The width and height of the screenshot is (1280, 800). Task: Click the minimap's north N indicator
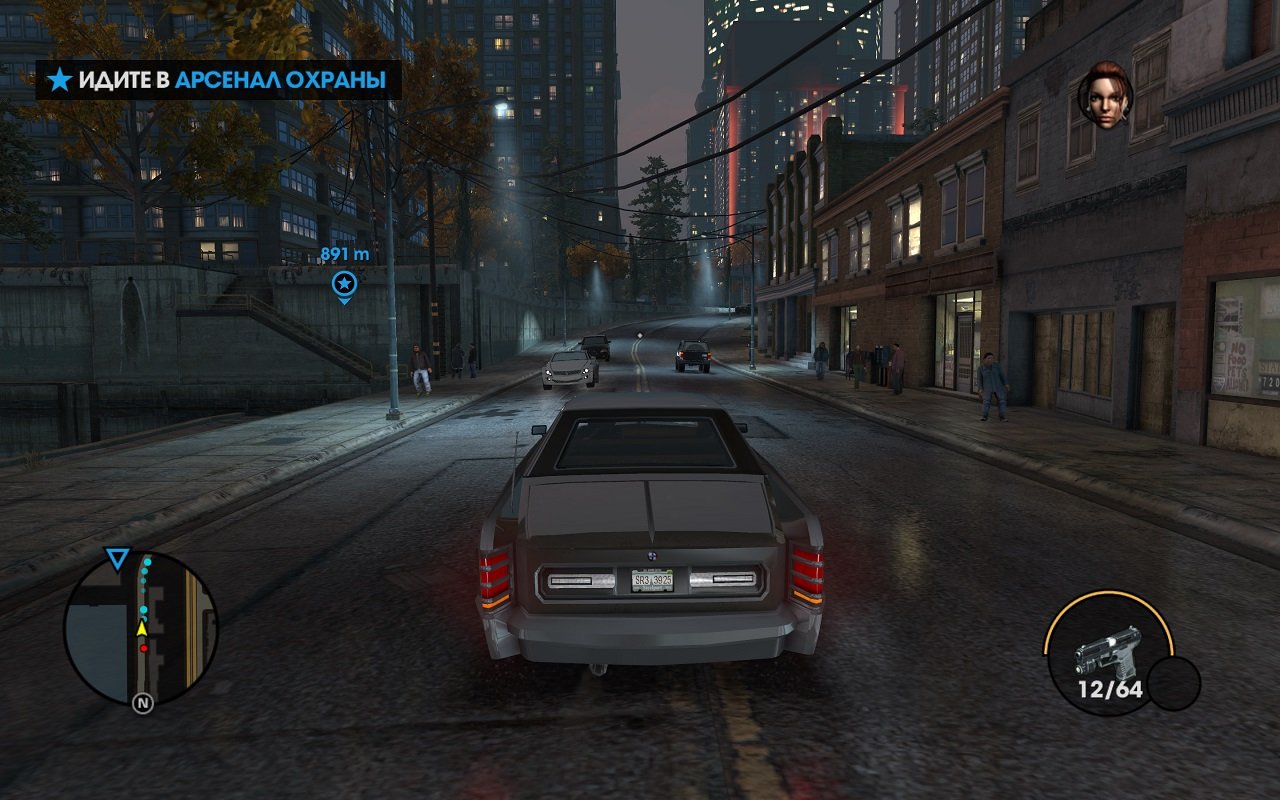[x=143, y=703]
